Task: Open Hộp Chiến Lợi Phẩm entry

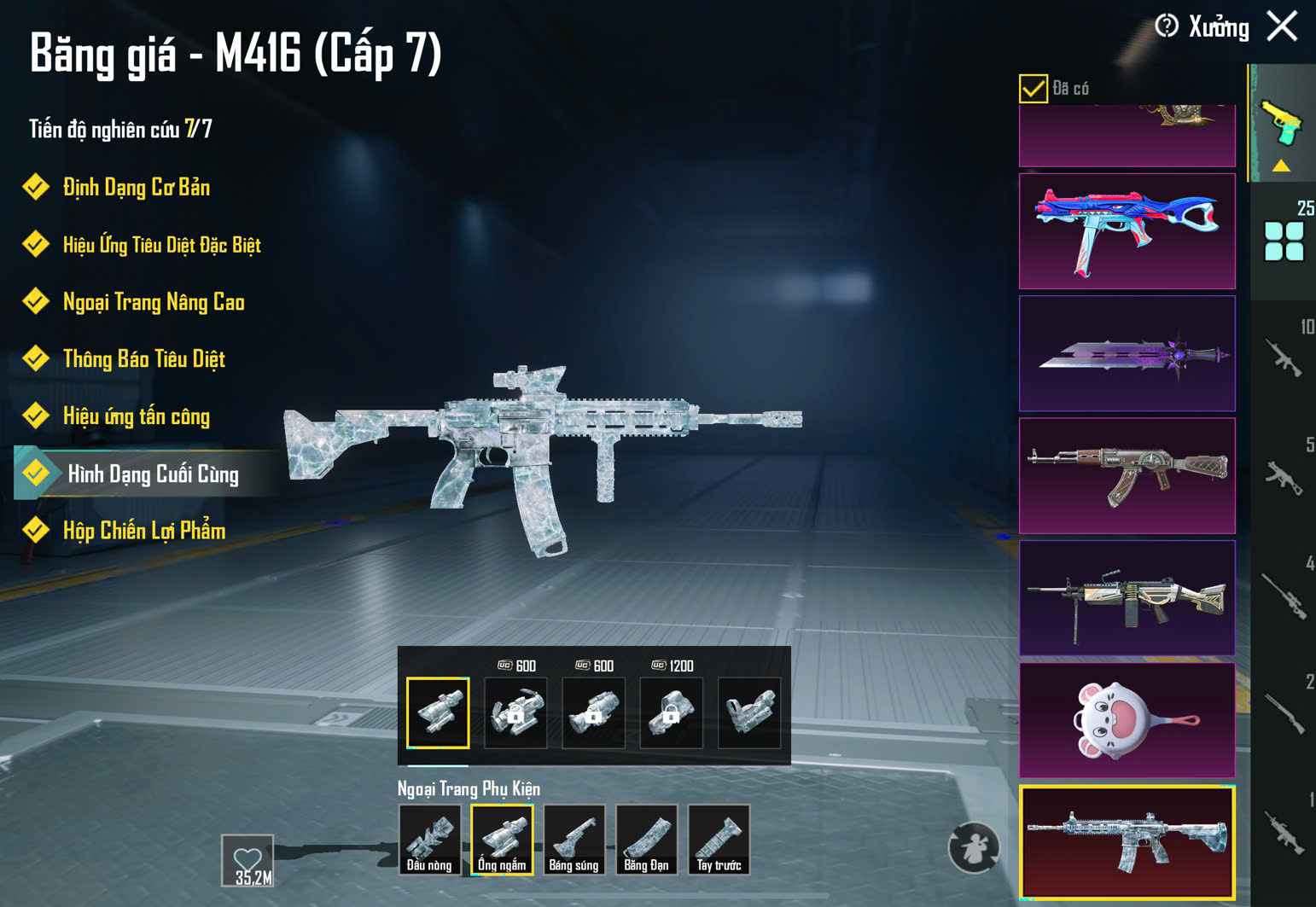Action: pyautogui.click(x=143, y=531)
